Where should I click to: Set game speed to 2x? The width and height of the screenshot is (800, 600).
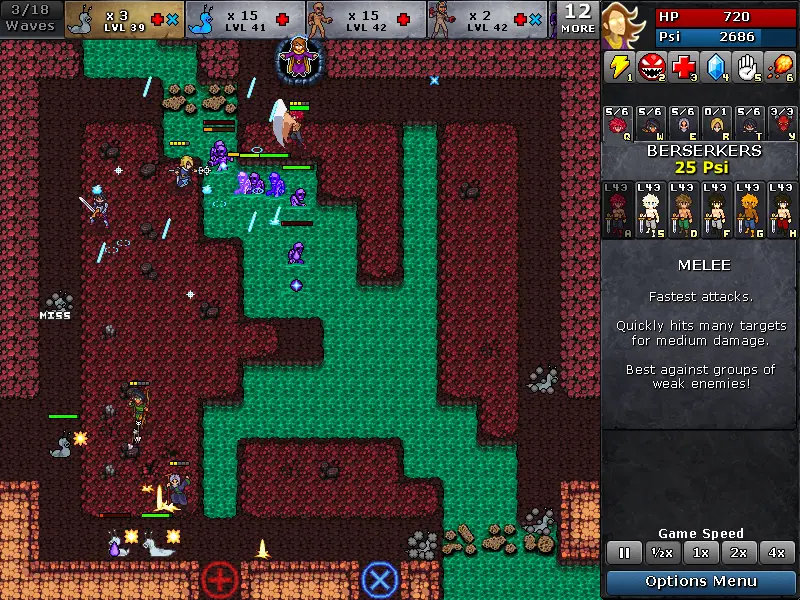[x=738, y=553]
